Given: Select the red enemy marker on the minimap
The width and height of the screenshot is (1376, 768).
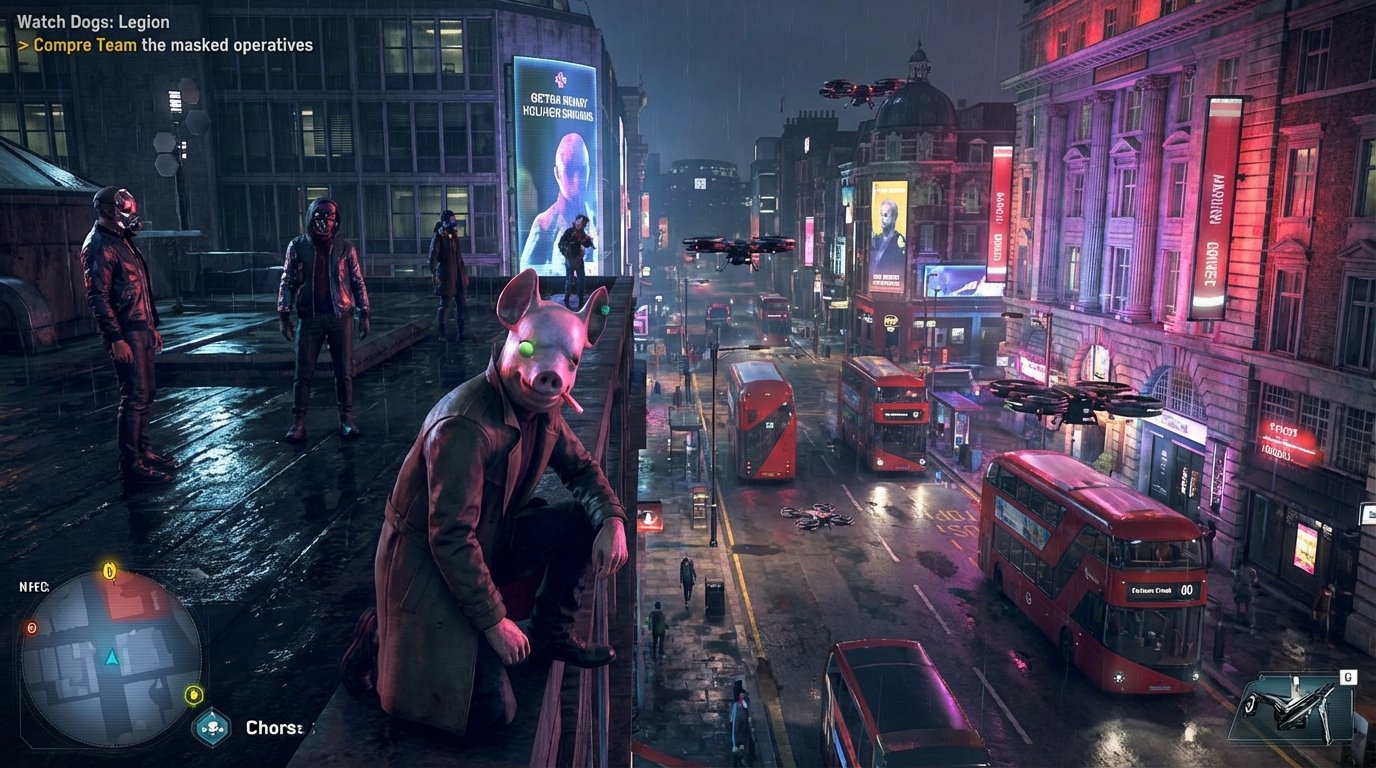Looking at the screenshot, I should point(31,628).
